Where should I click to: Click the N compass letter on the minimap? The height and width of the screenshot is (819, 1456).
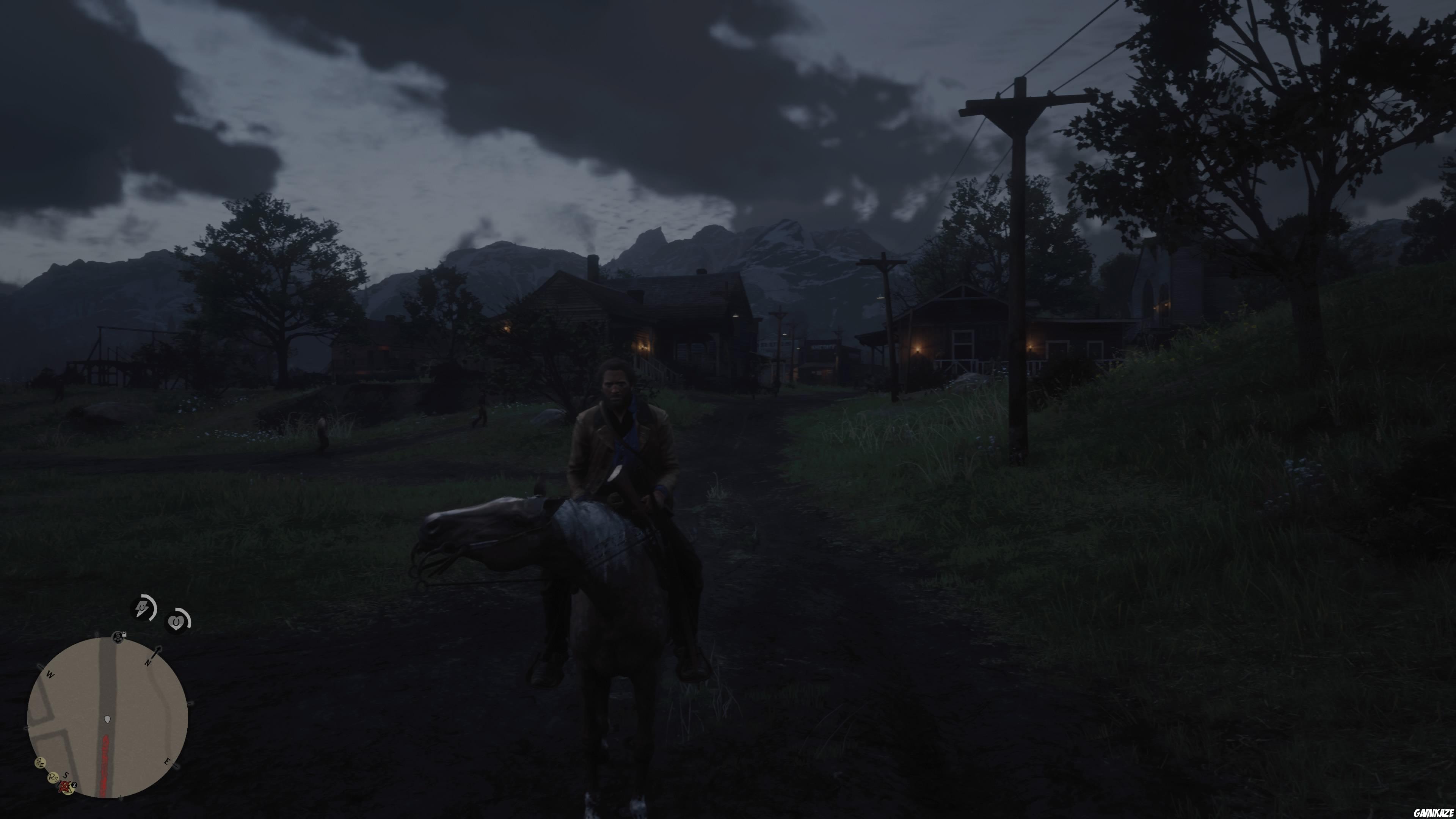pyautogui.click(x=148, y=662)
